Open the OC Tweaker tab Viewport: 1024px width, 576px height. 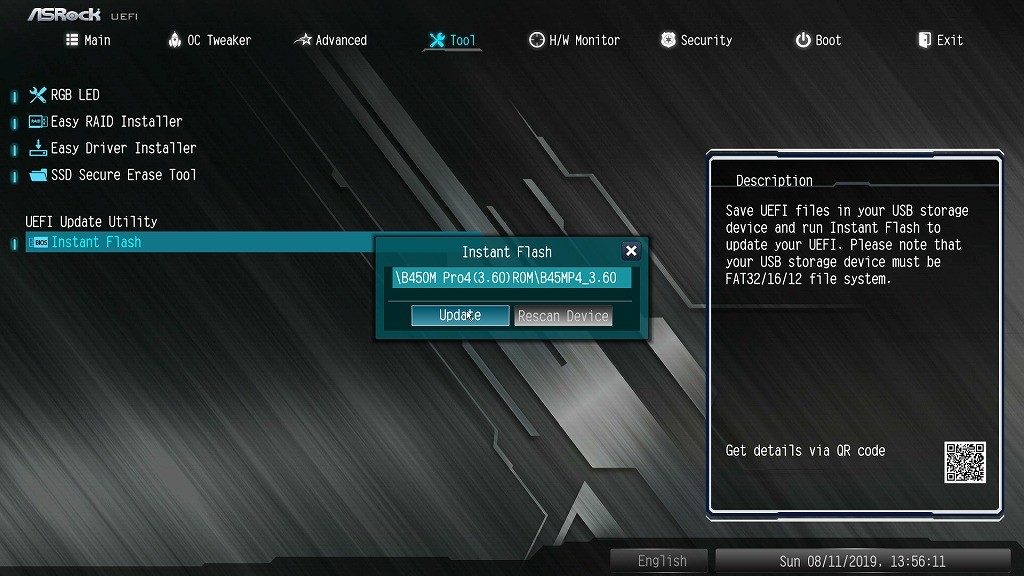tap(208, 40)
